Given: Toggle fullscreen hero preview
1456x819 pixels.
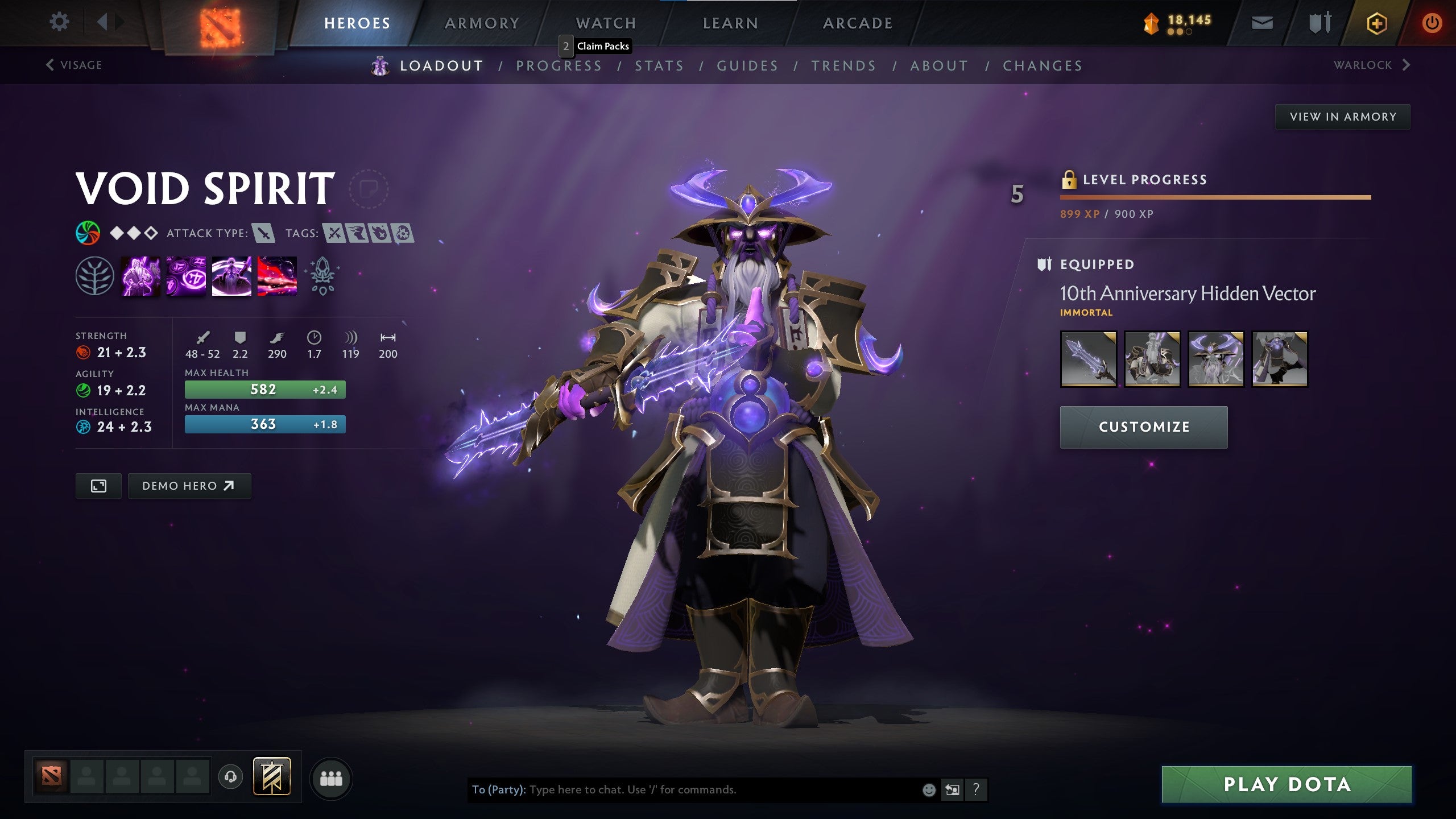Looking at the screenshot, I should click(98, 486).
